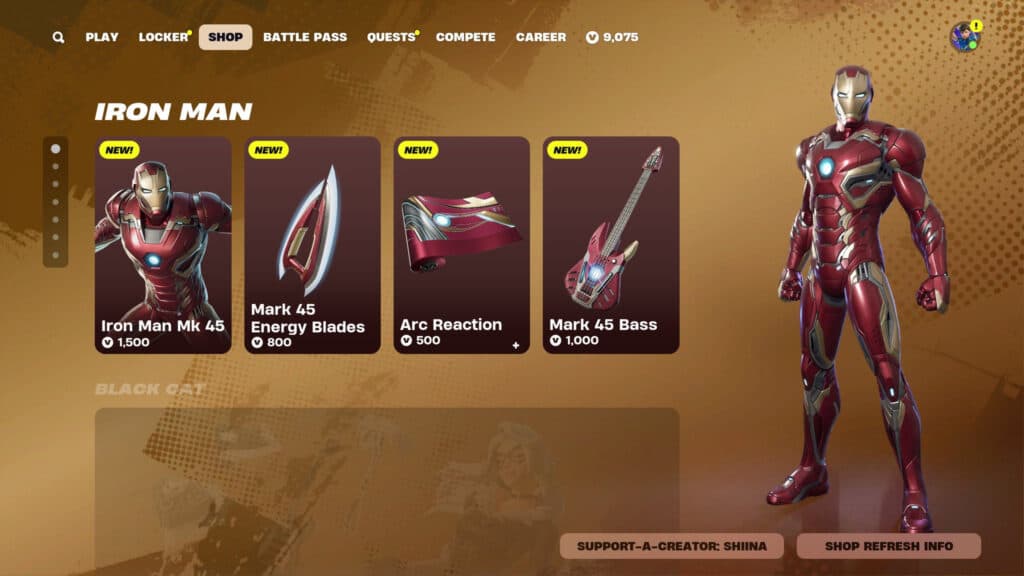
Task: Select the Mark 45 Bass guitar card
Action: [x=611, y=245]
